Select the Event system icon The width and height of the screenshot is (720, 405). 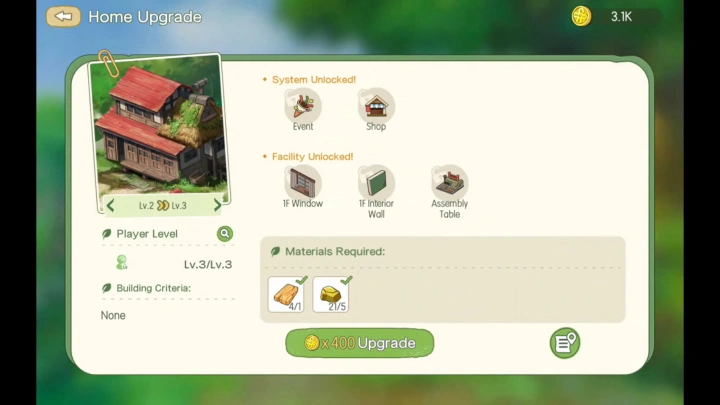[303, 105]
